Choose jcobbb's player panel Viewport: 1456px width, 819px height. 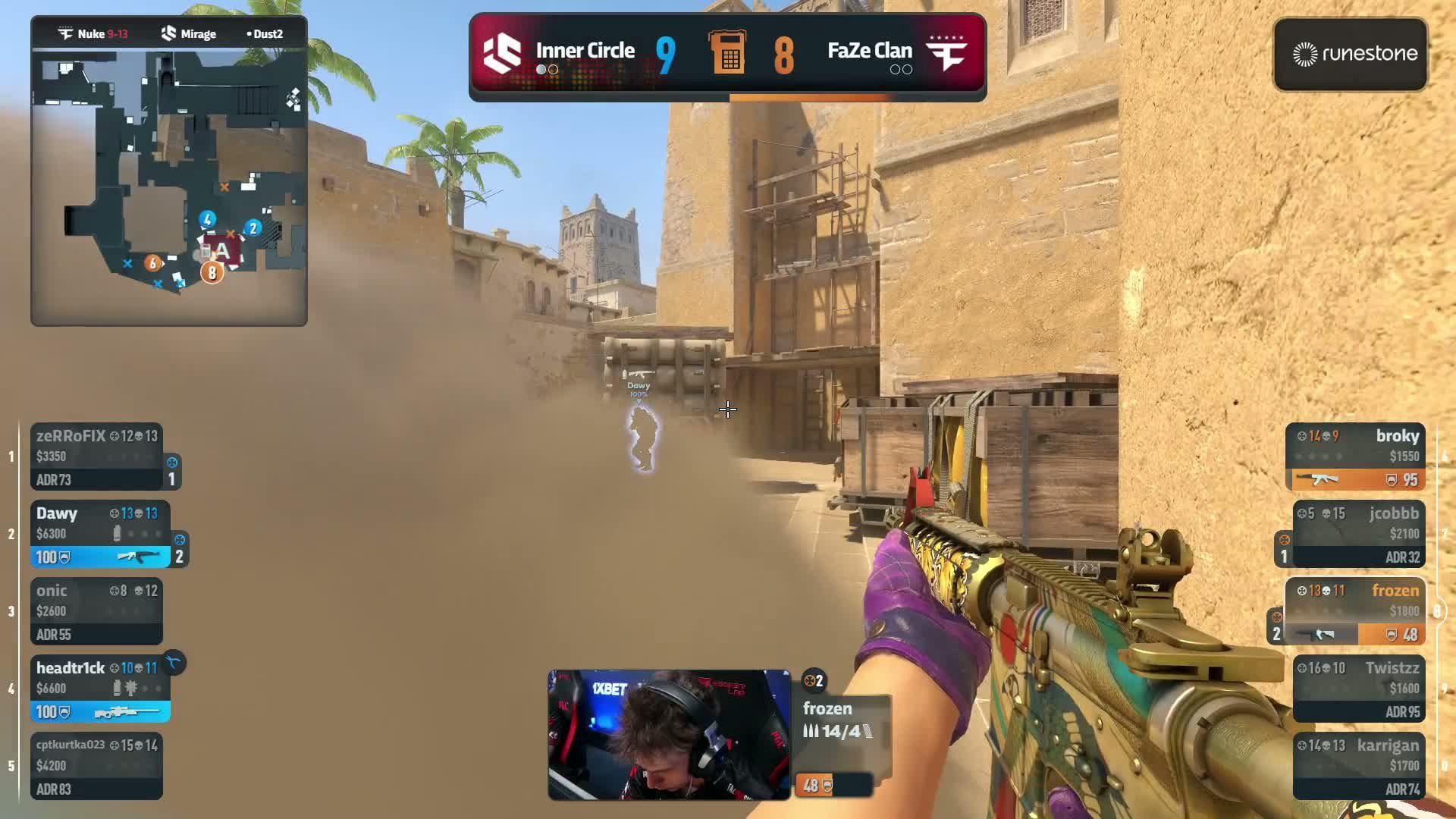(x=1359, y=534)
